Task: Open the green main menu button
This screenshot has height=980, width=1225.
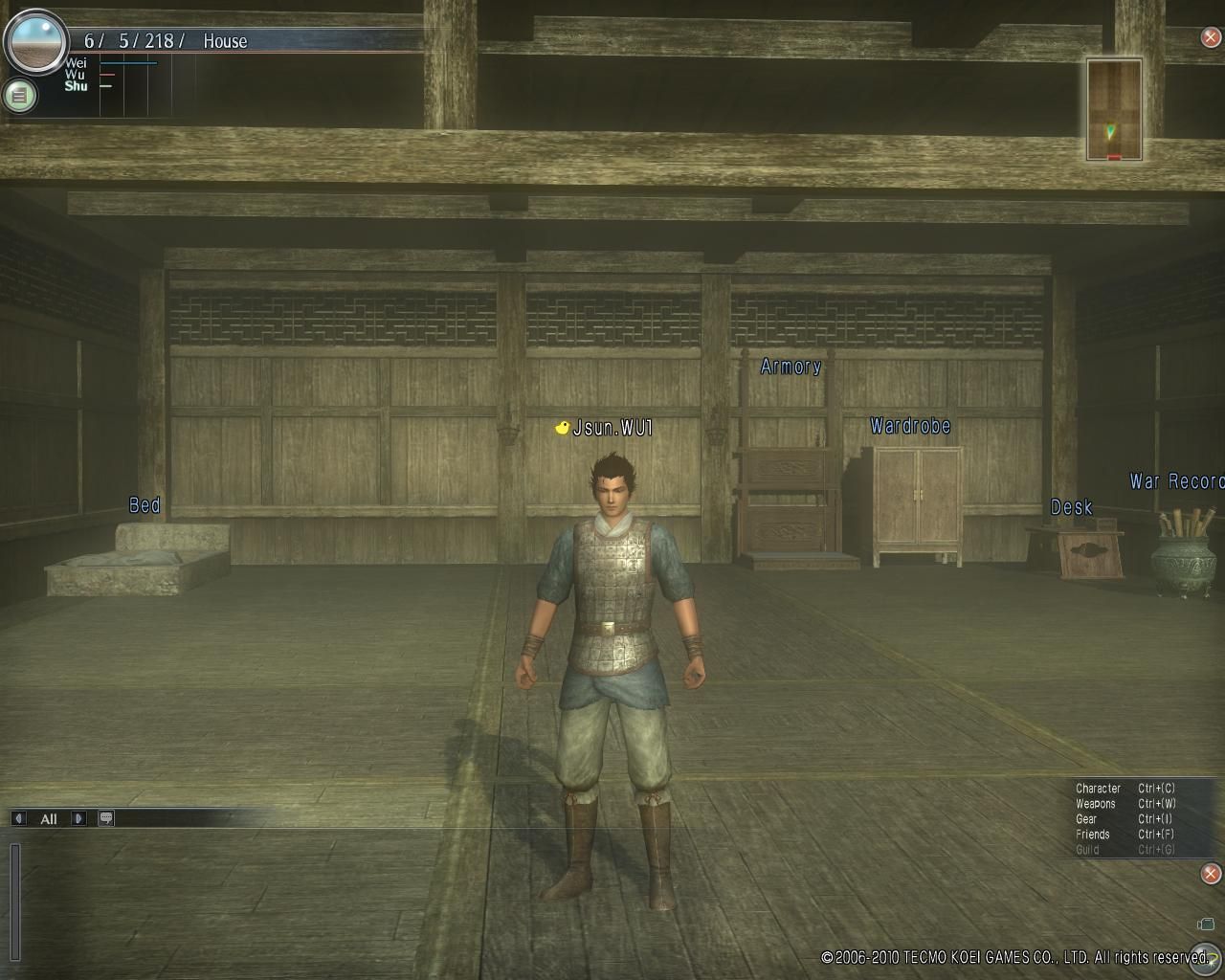Action: pos(19,96)
